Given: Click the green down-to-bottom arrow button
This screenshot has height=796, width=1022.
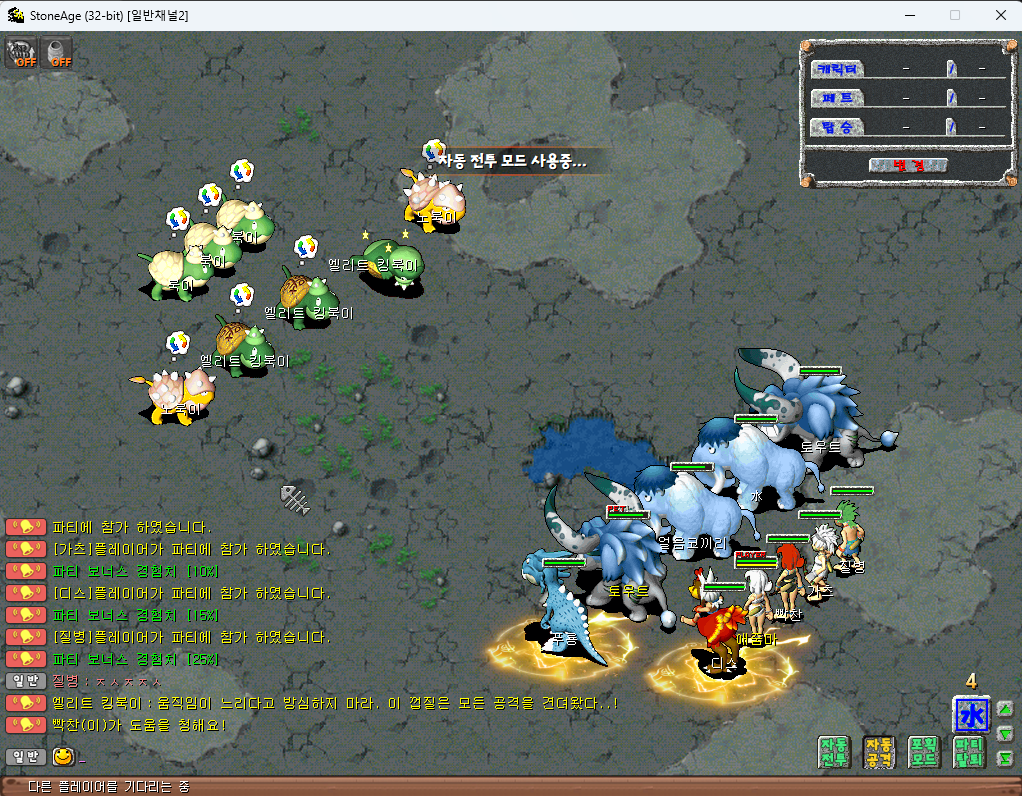Looking at the screenshot, I should coord(1005,759).
